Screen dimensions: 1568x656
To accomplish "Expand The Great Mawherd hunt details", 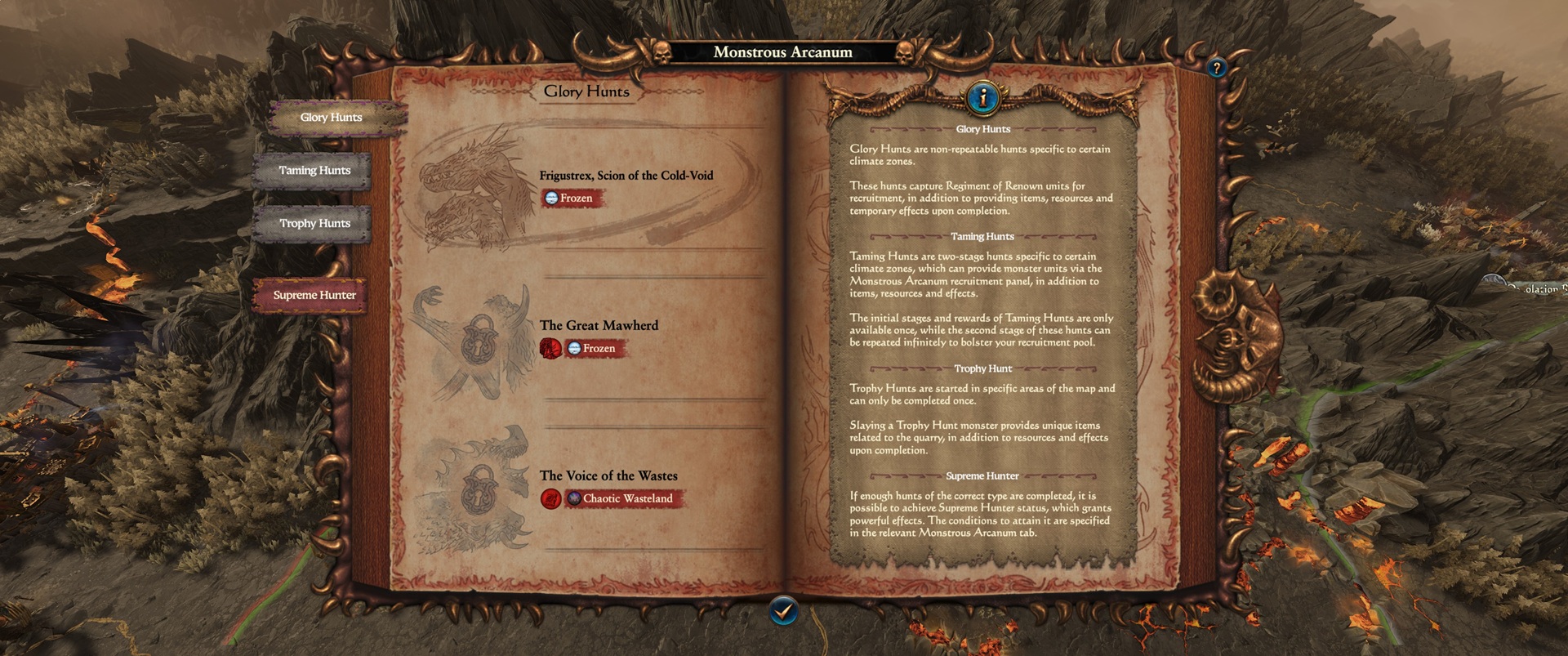I will (599, 325).
